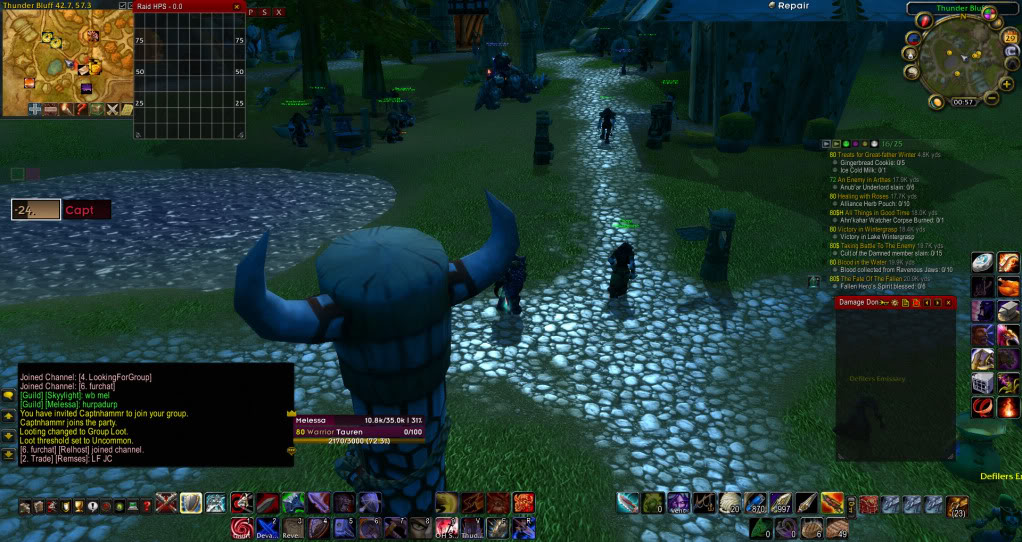Select the Blood in the Water quest
Image resolution: width=1022 pixels, height=542 pixels.
(x=869, y=261)
